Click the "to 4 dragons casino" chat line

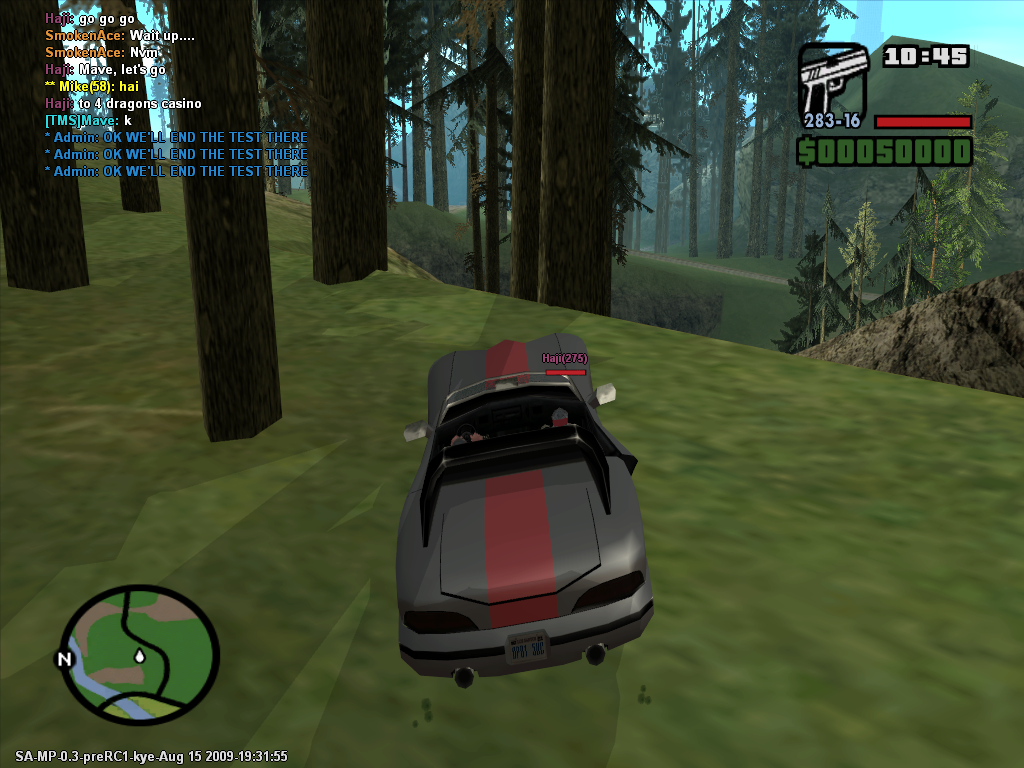pos(123,104)
